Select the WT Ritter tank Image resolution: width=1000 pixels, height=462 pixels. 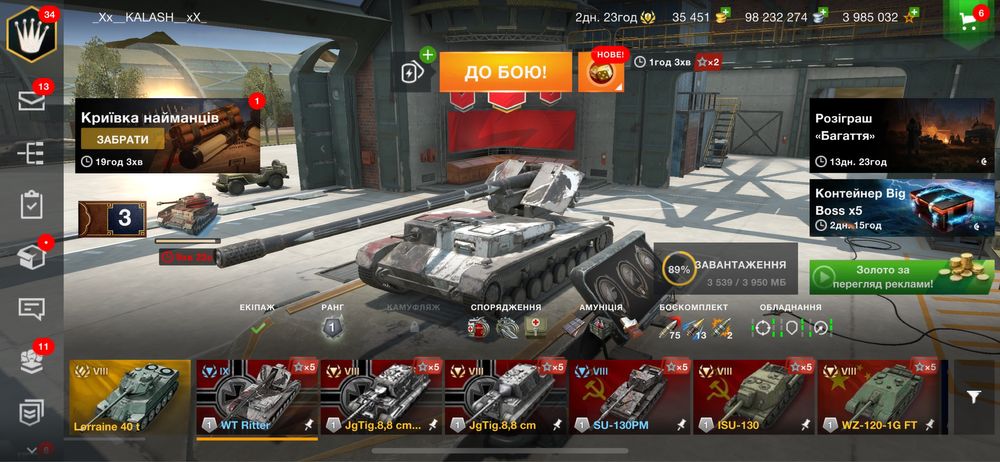coord(256,398)
